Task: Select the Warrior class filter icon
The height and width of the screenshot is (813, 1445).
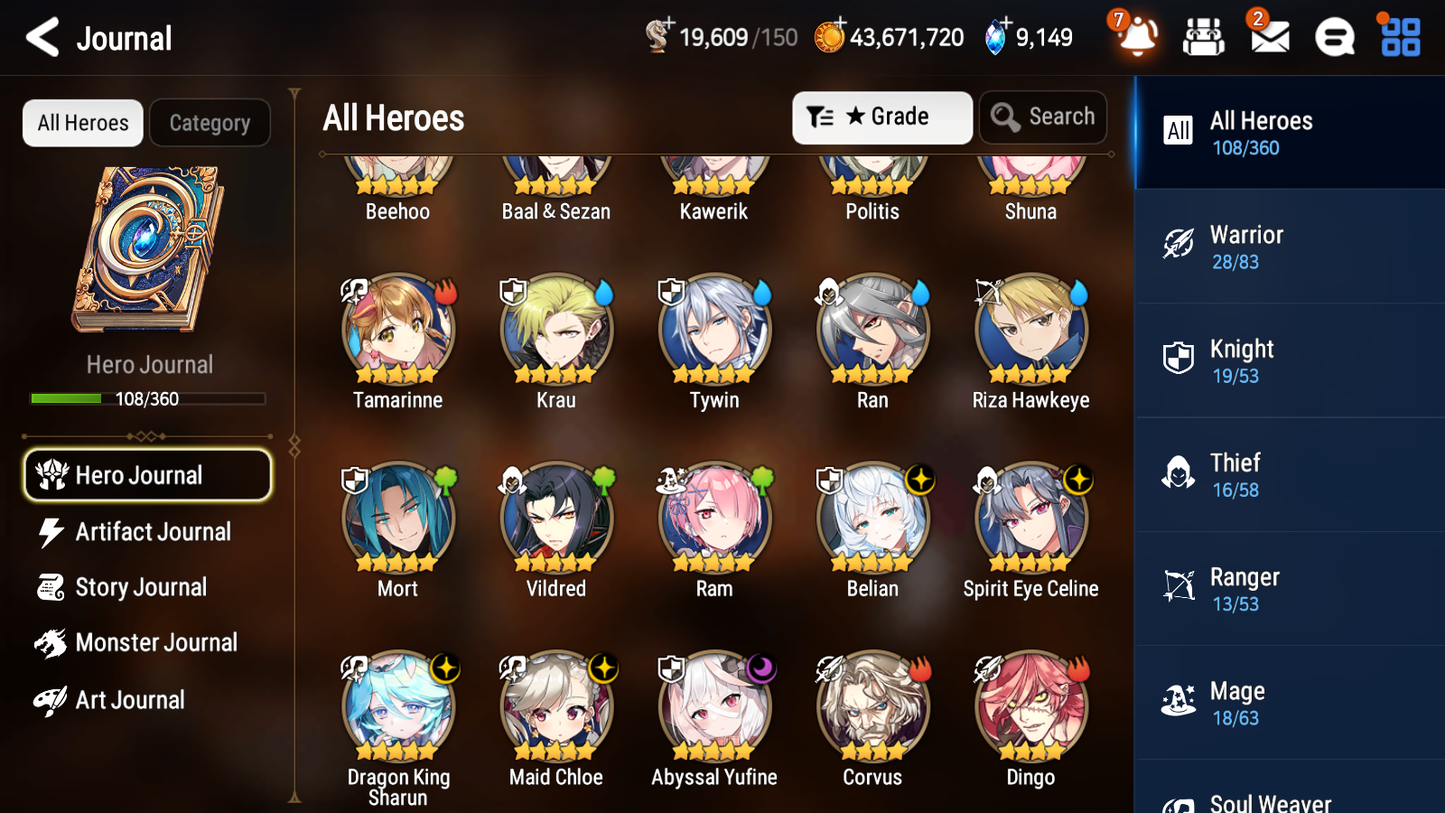Action: [1179, 244]
